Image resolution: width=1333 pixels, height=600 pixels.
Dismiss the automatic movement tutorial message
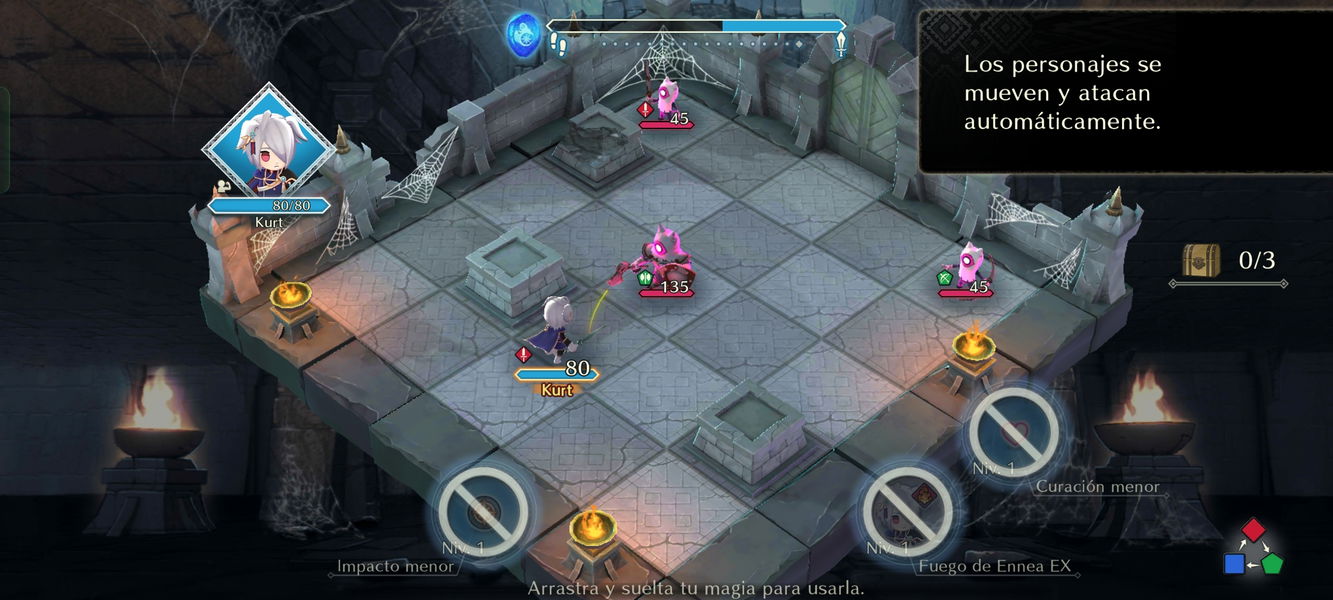tap(1125, 92)
